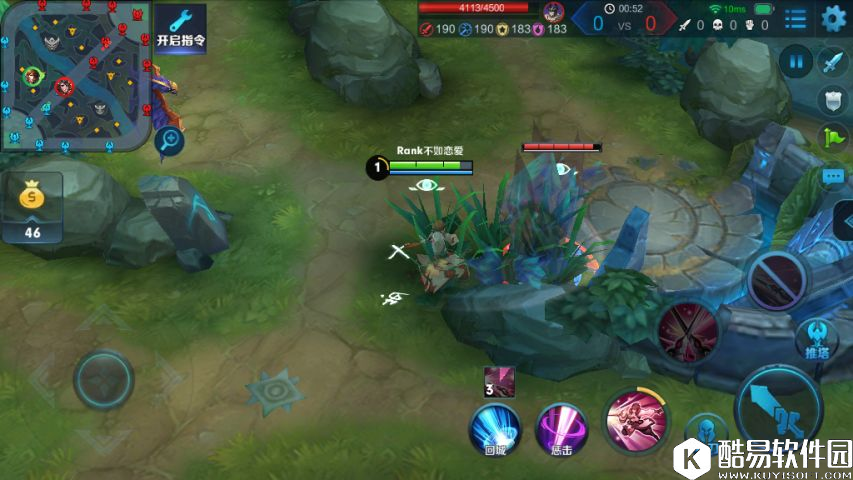This screenshot has height=480, width=853.
Task: Enable the 开启指令 wrench command button
Action: point(181,28)
